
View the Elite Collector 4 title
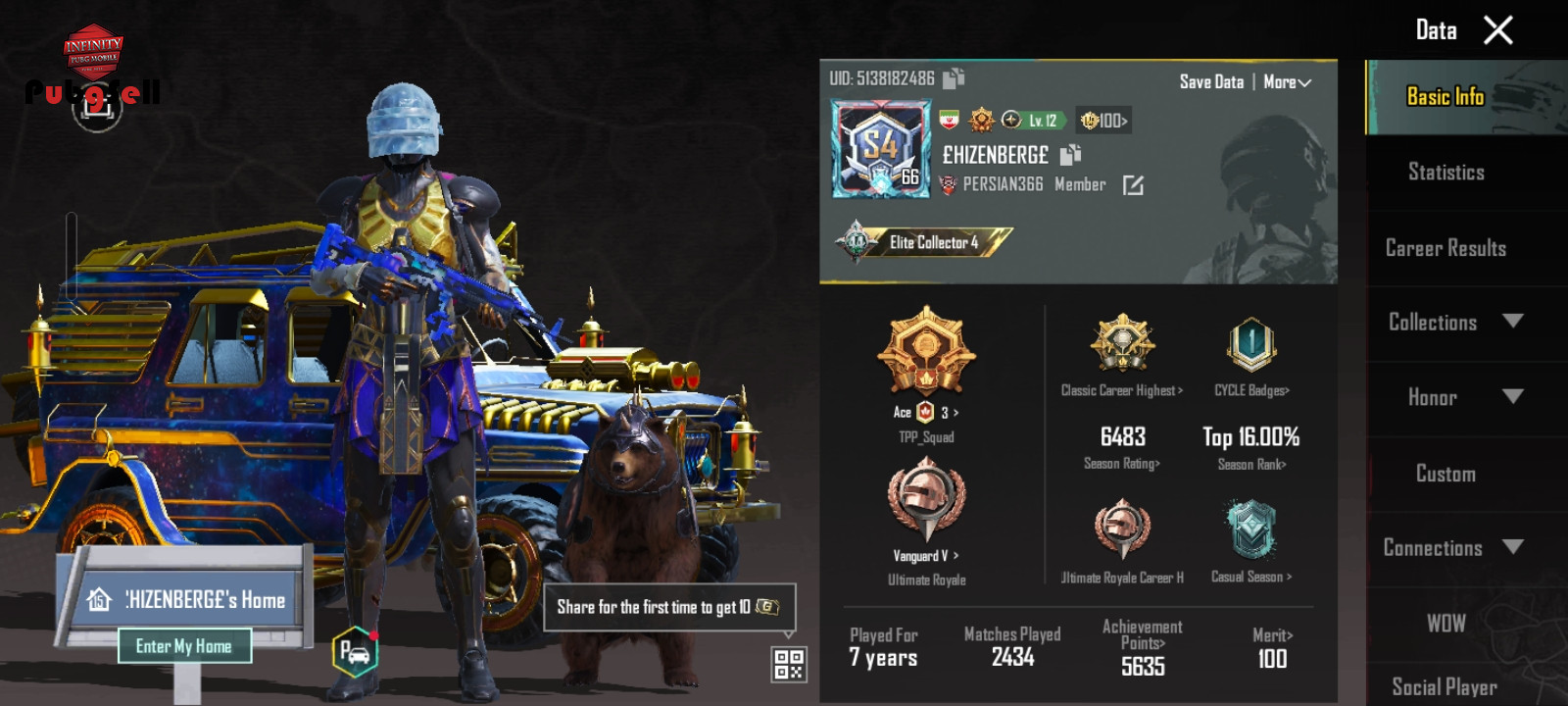(924, 242)
